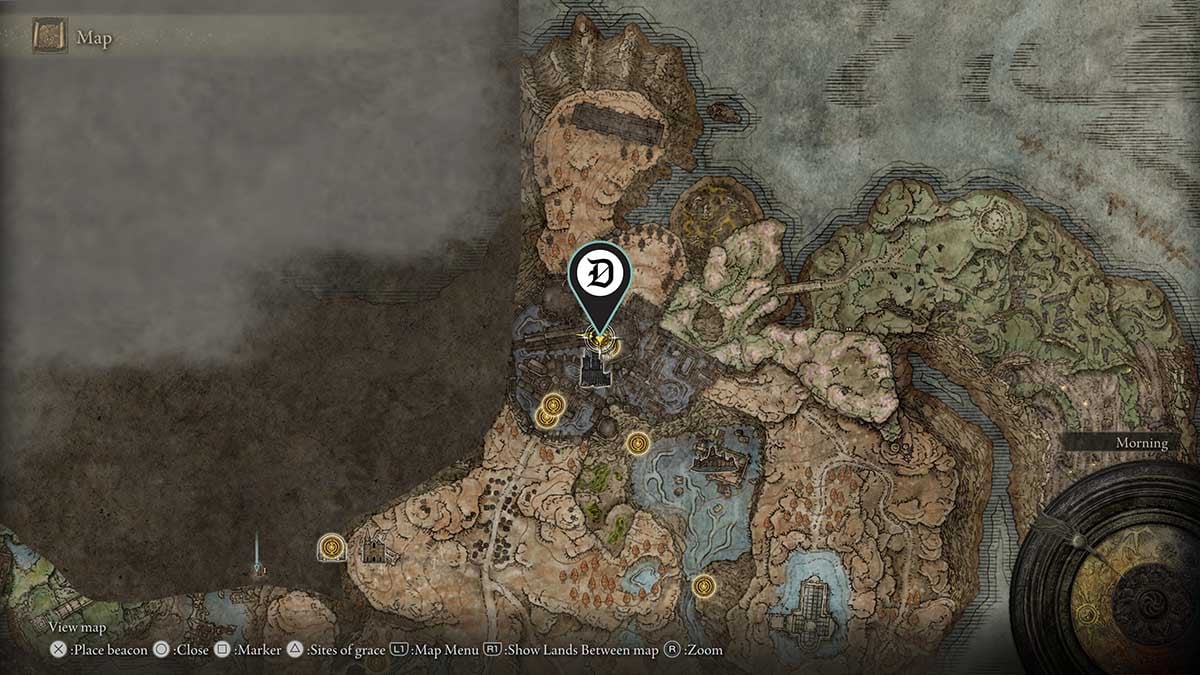The image size is (1200, 675).
Task: Click the Map scroll icon in the header
Action: [x=49, y=37]
